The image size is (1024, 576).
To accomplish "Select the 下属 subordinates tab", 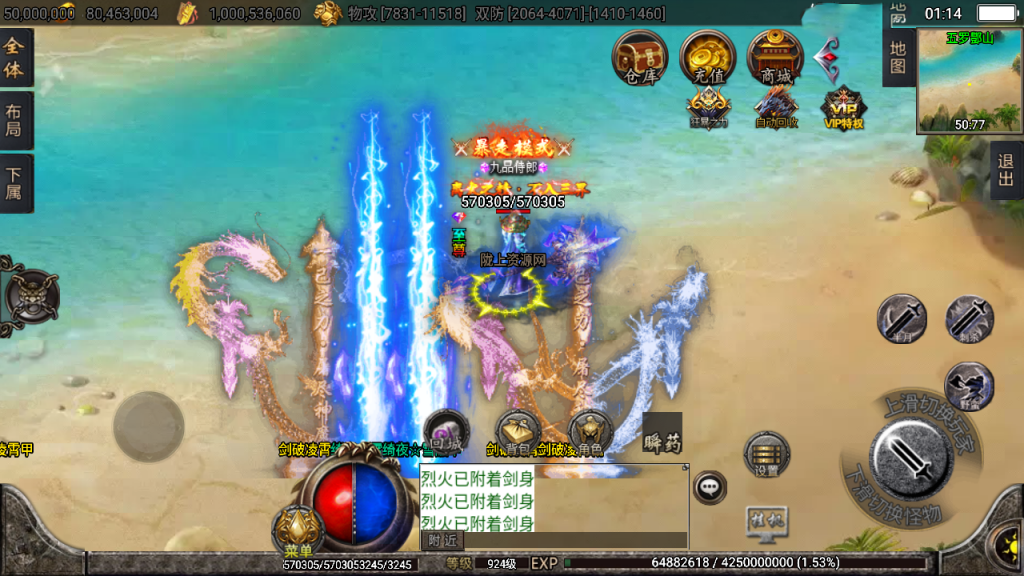I will [15, 183].
